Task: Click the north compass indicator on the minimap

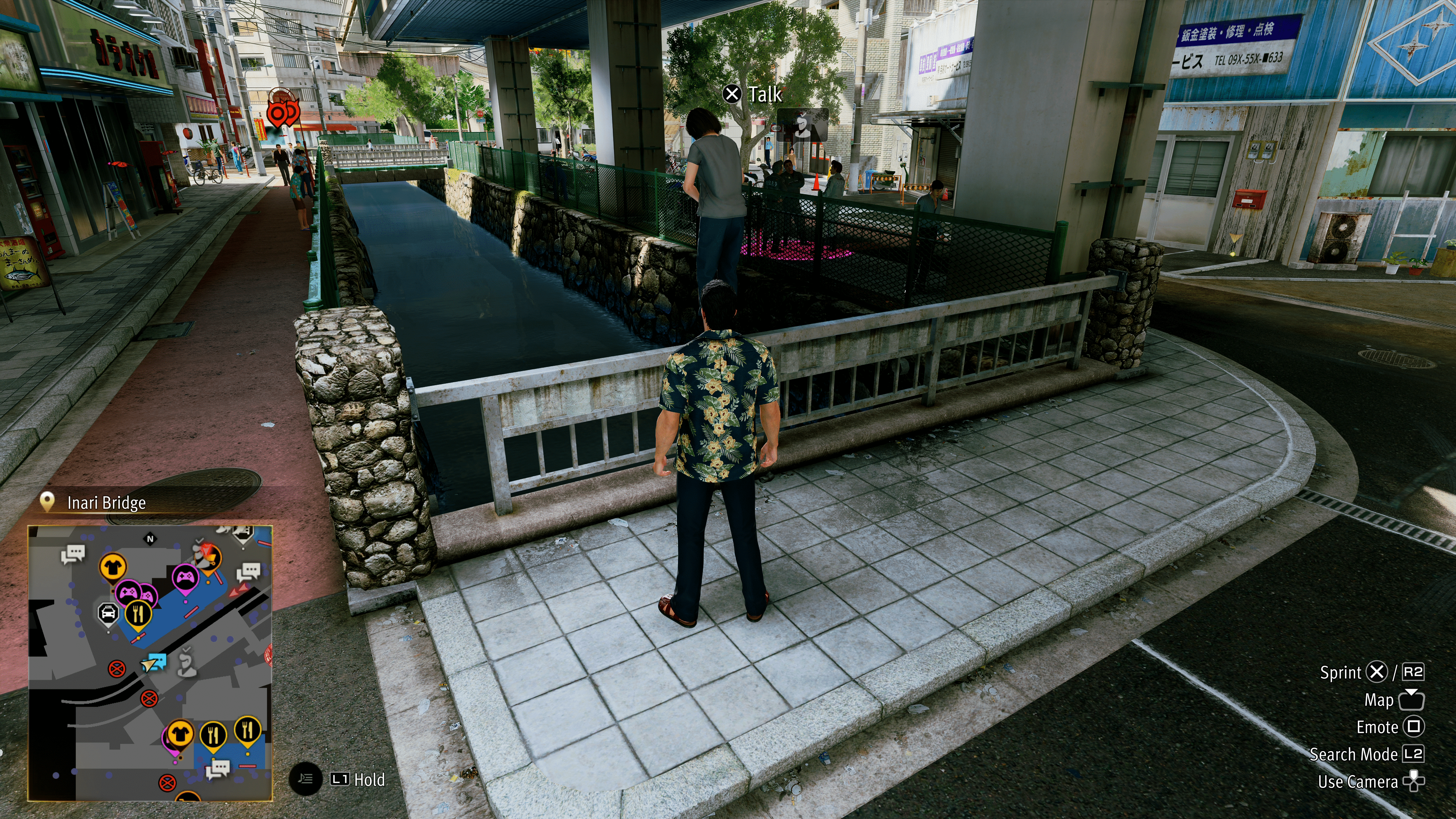Action: [151, 539]
